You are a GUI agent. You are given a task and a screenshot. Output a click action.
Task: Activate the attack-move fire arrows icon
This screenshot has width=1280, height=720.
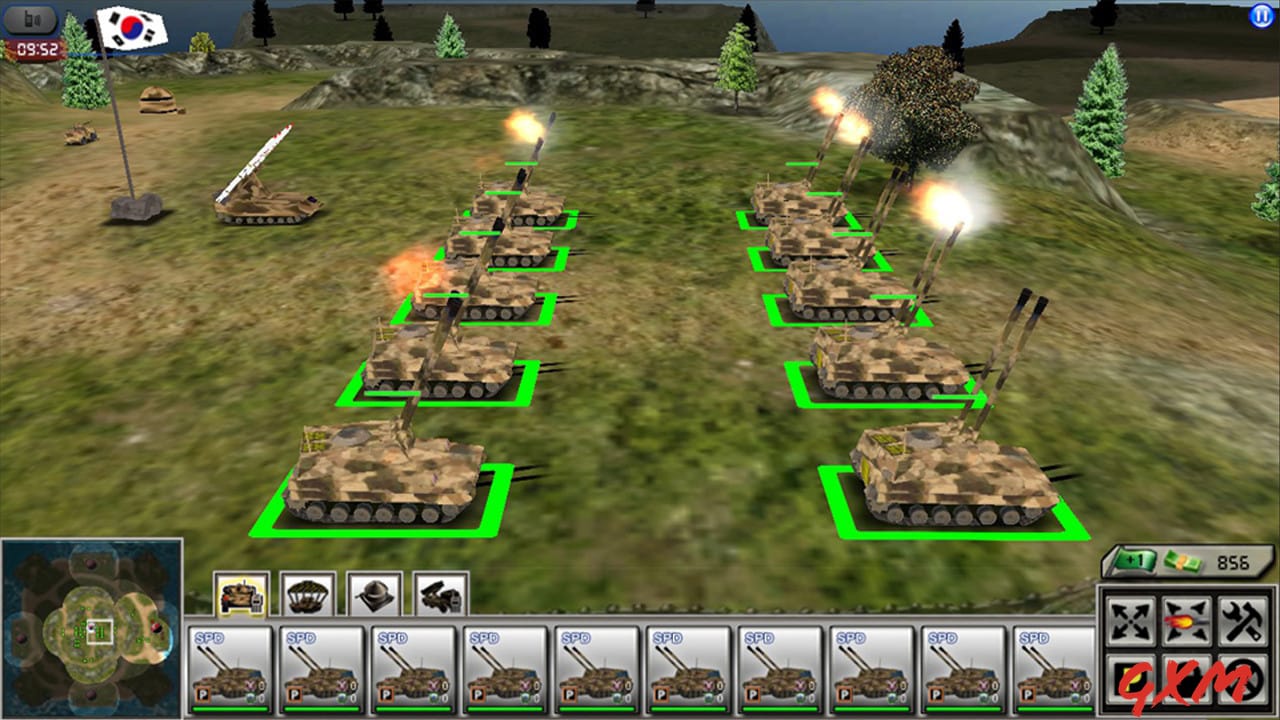(1185, 617)
